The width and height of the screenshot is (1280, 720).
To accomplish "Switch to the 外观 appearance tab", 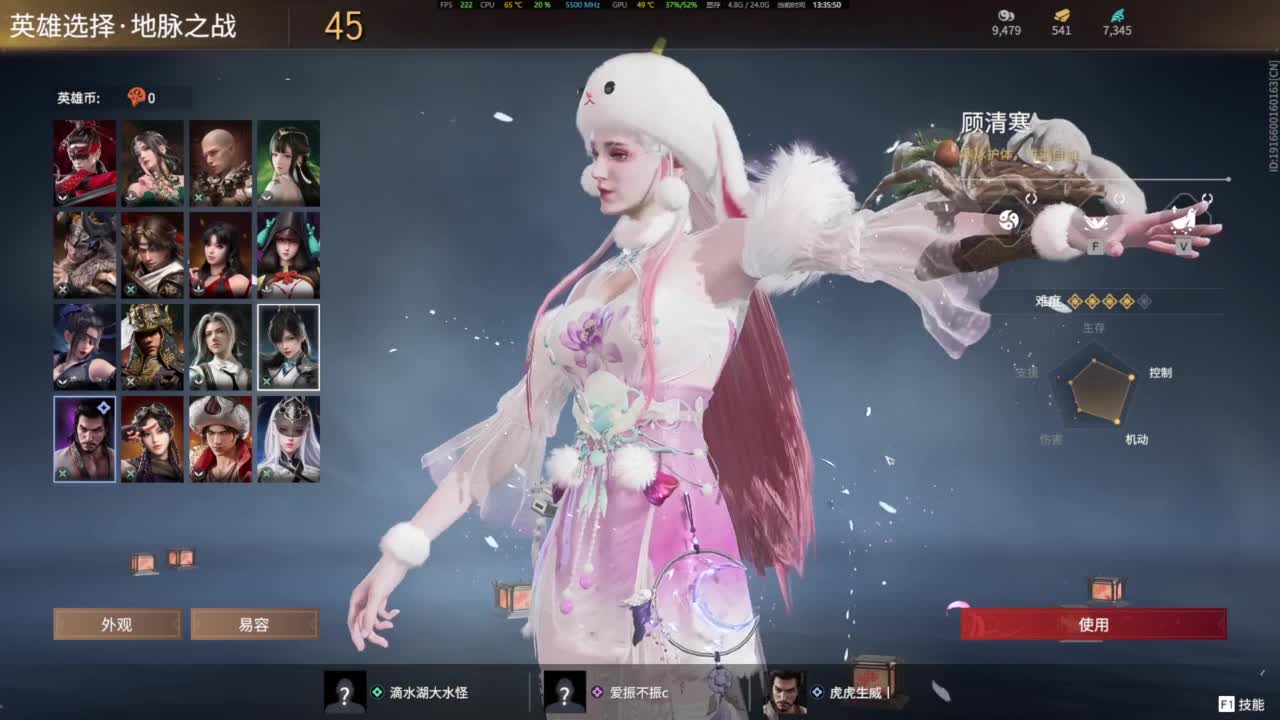I will [x=117, y=624].
